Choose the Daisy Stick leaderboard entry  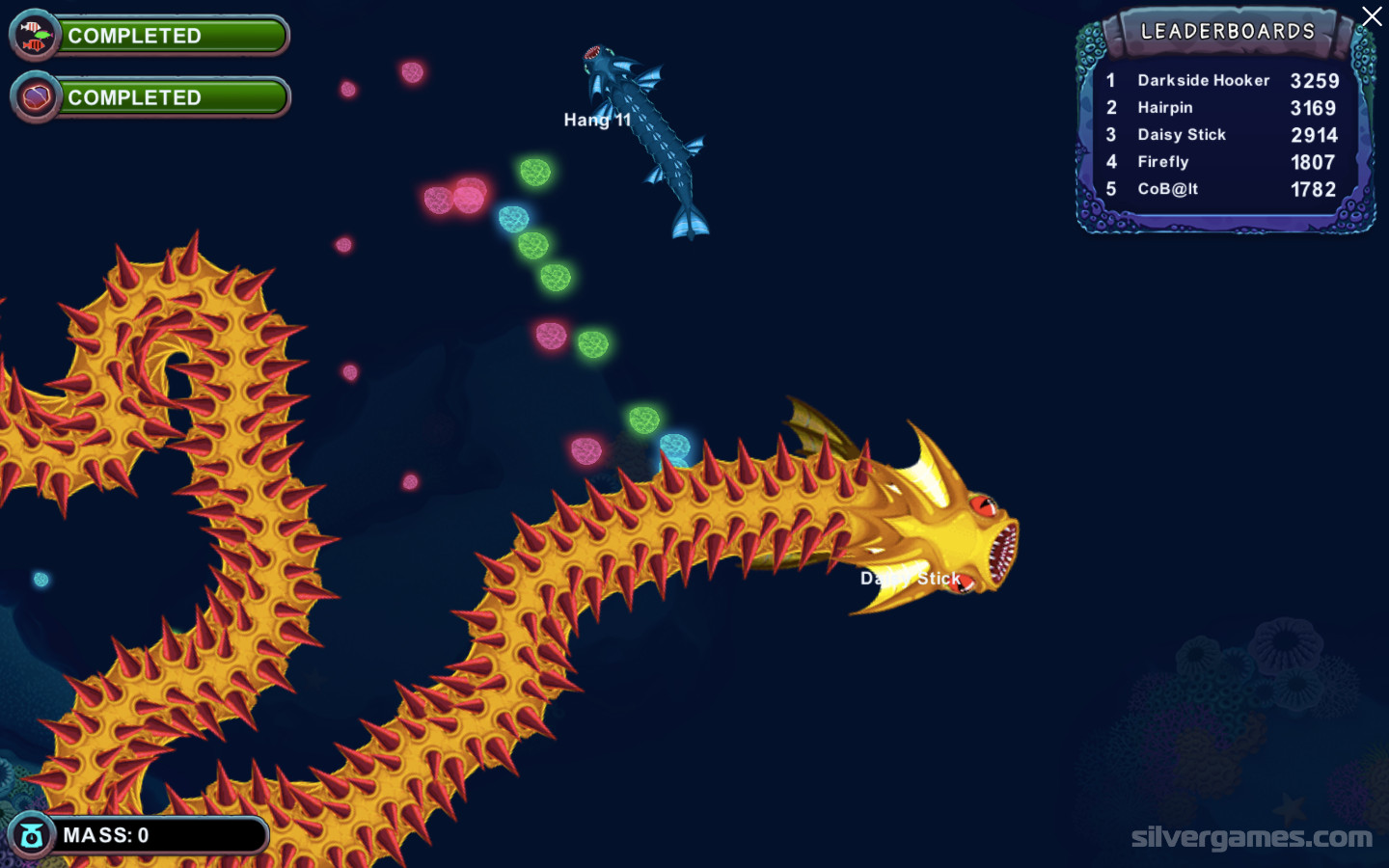(x=1222, y=135)
